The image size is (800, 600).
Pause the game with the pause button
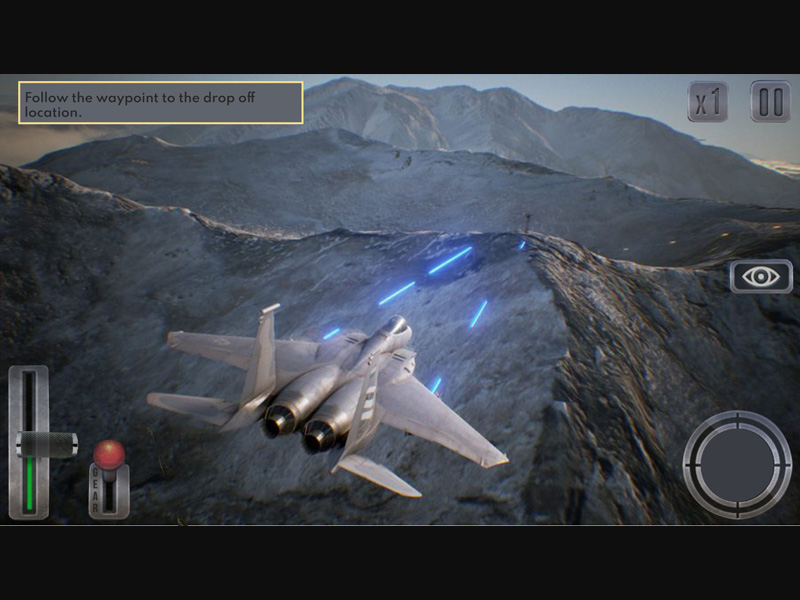pos(770,102)
